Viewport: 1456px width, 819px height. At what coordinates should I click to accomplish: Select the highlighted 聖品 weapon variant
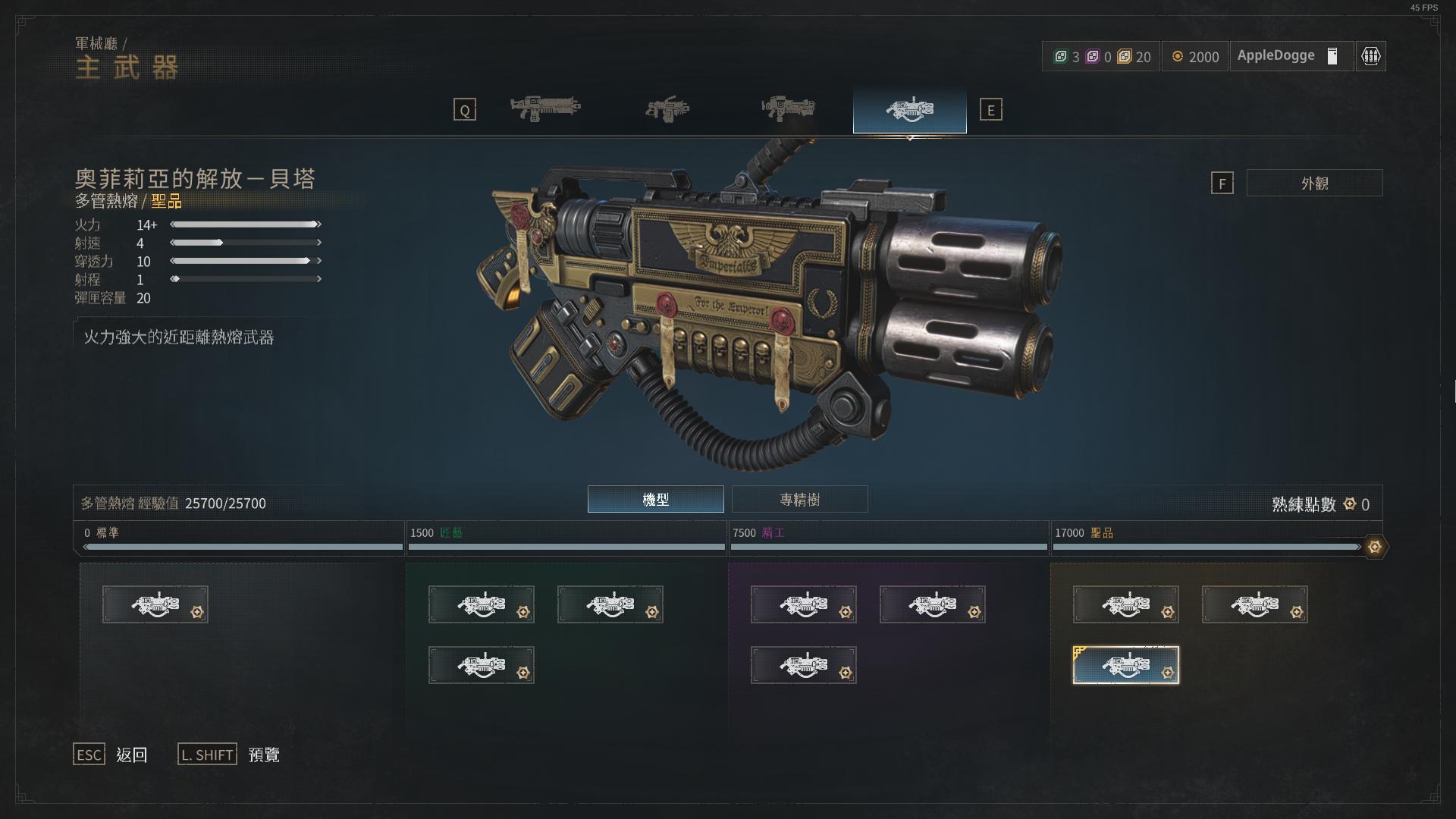click(1125, 665)
